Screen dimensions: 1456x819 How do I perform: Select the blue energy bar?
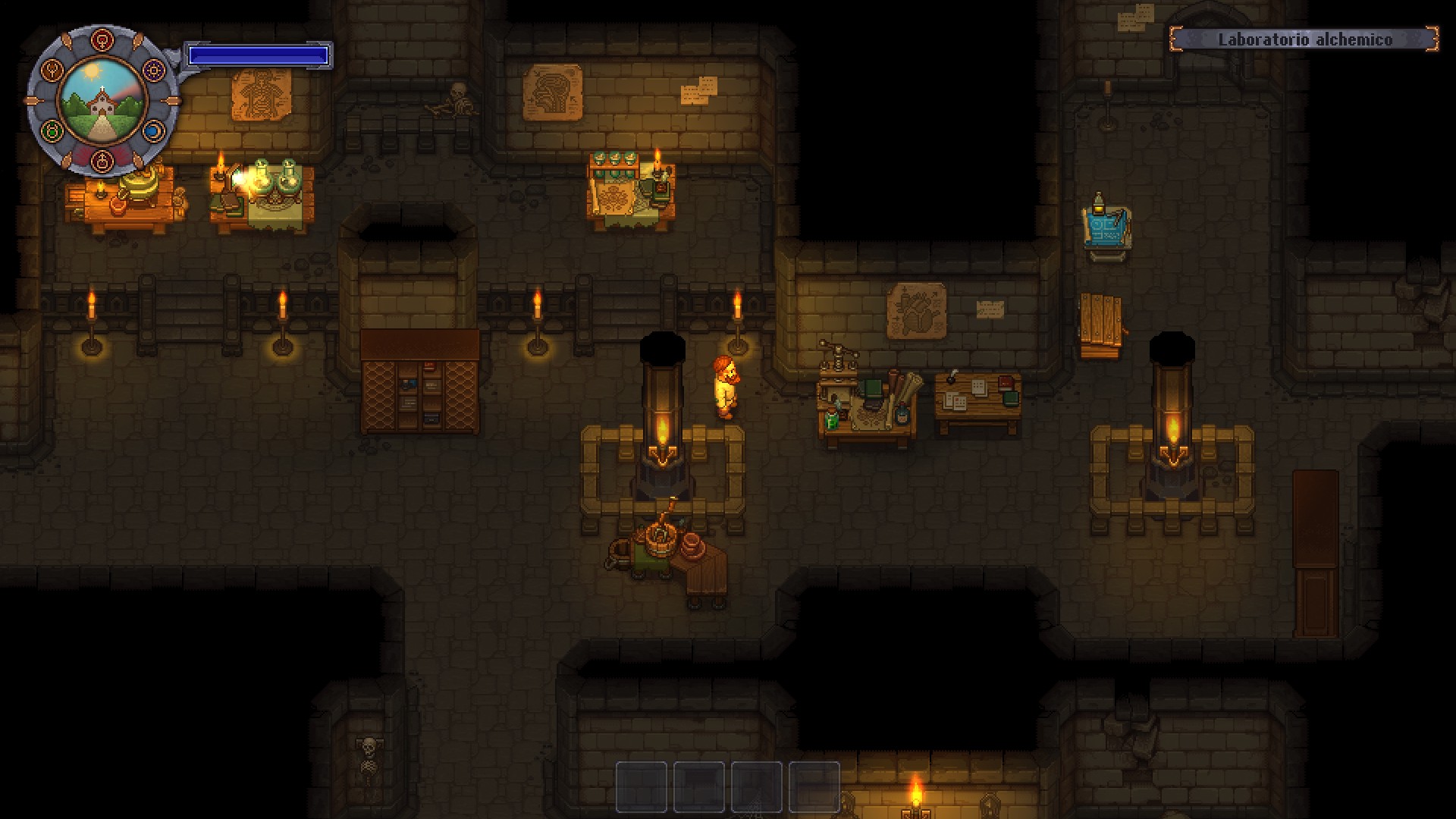tap(259, 54)
